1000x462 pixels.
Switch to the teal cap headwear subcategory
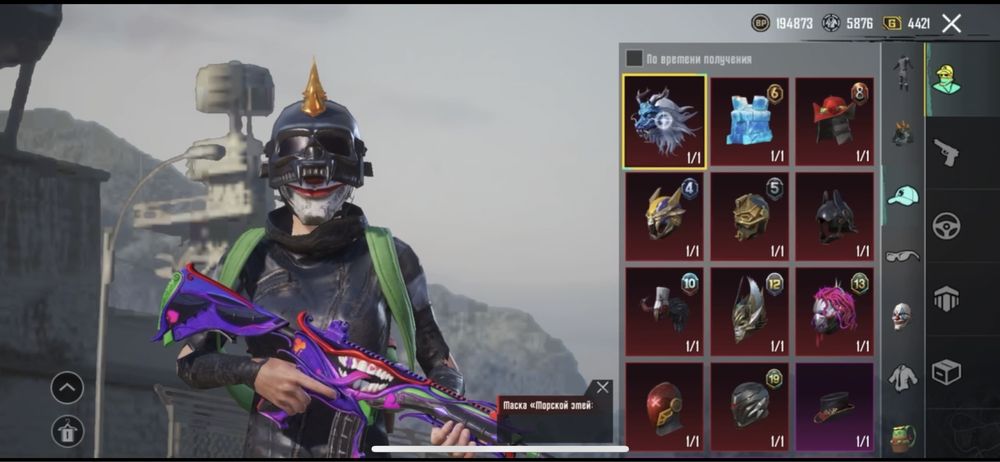pyautogui.click(x=903, y=195)
